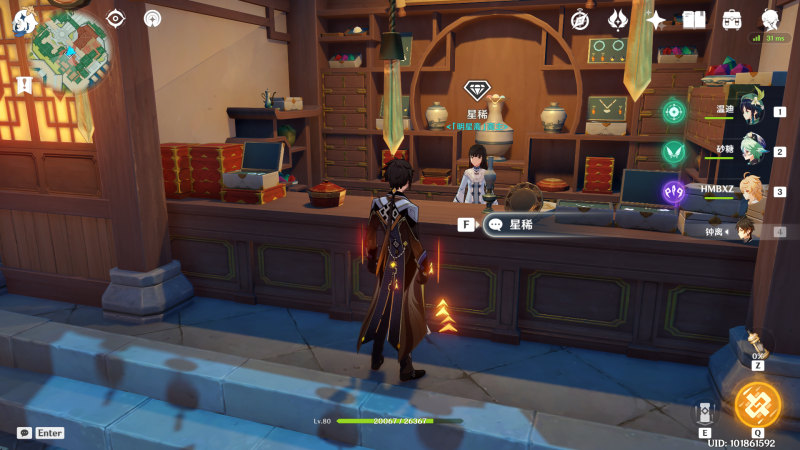The width and height of the screenshot is (800, 450).
Task: Click the eye-shaped icon beside the minimap
Action: click(116, 18)
